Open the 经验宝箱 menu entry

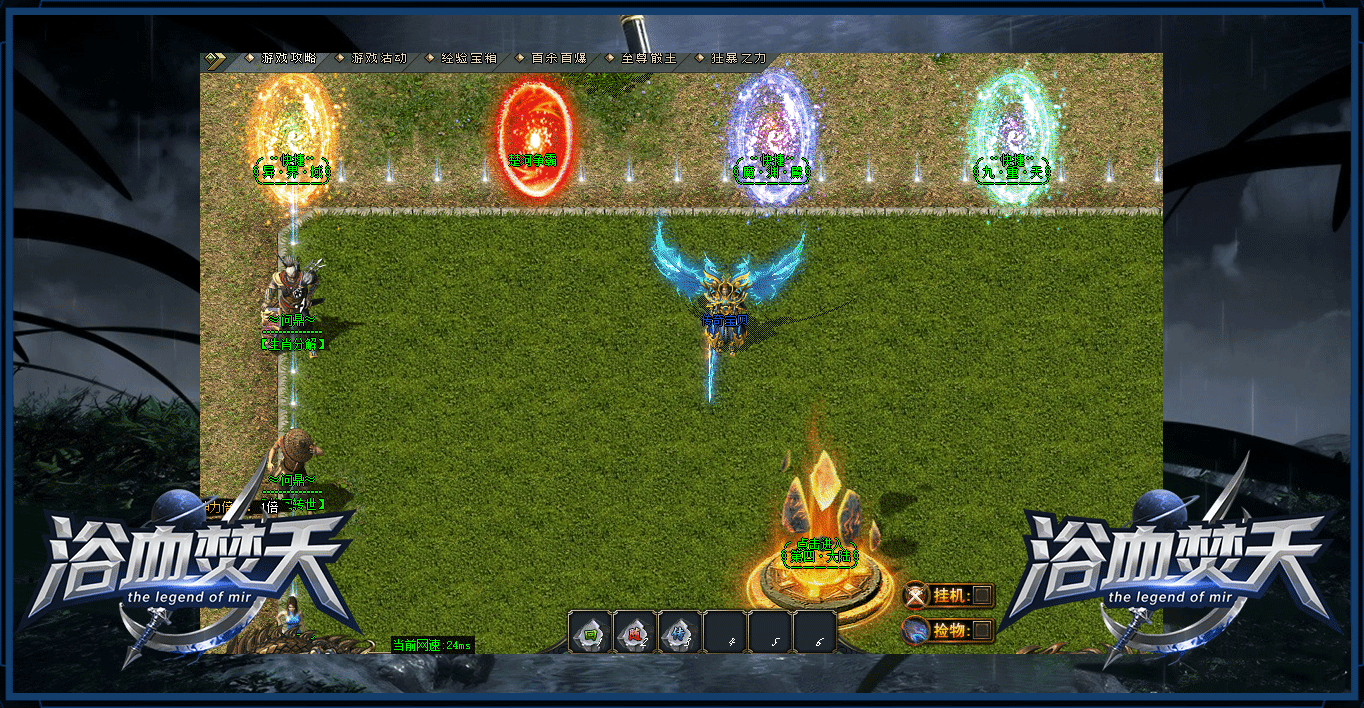coord(468,59)
